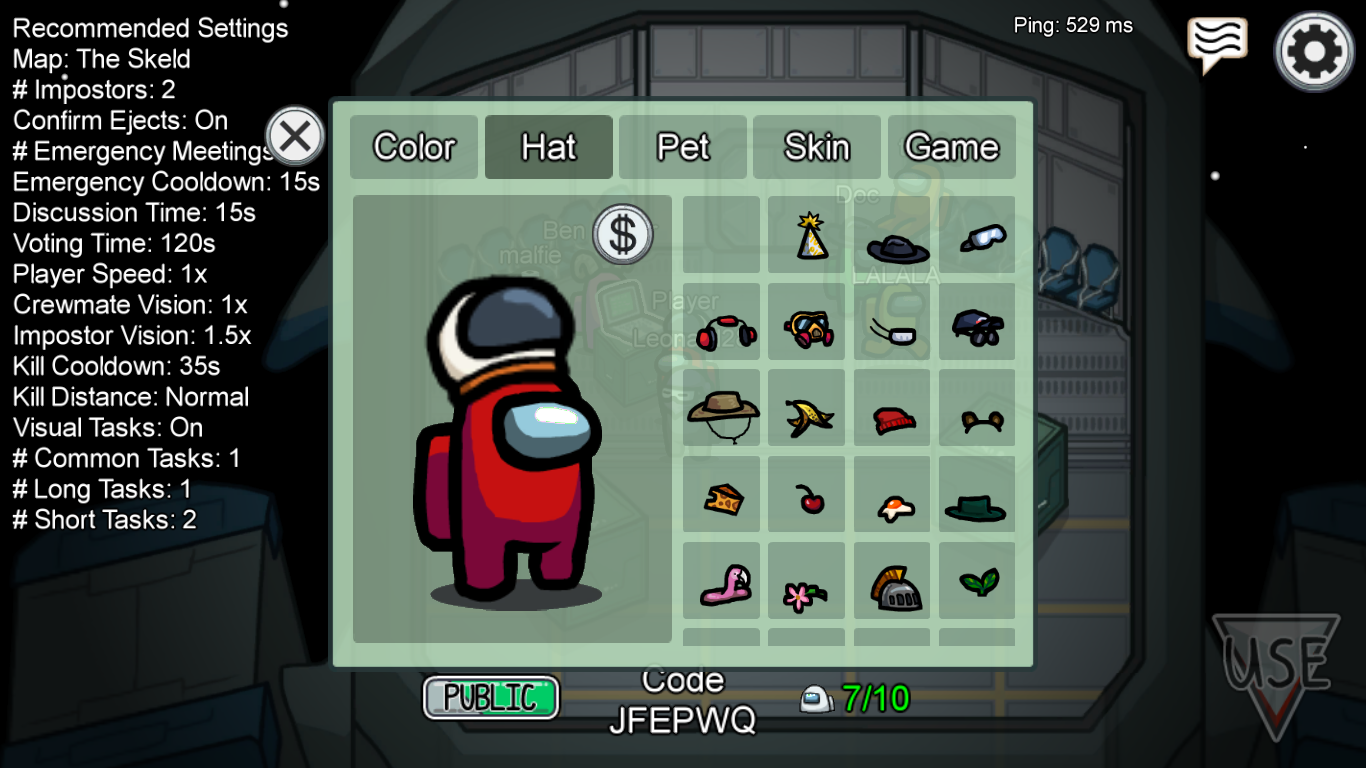Select the cherry hat
The image size is (1366, 768).
(x=807, y=495)
